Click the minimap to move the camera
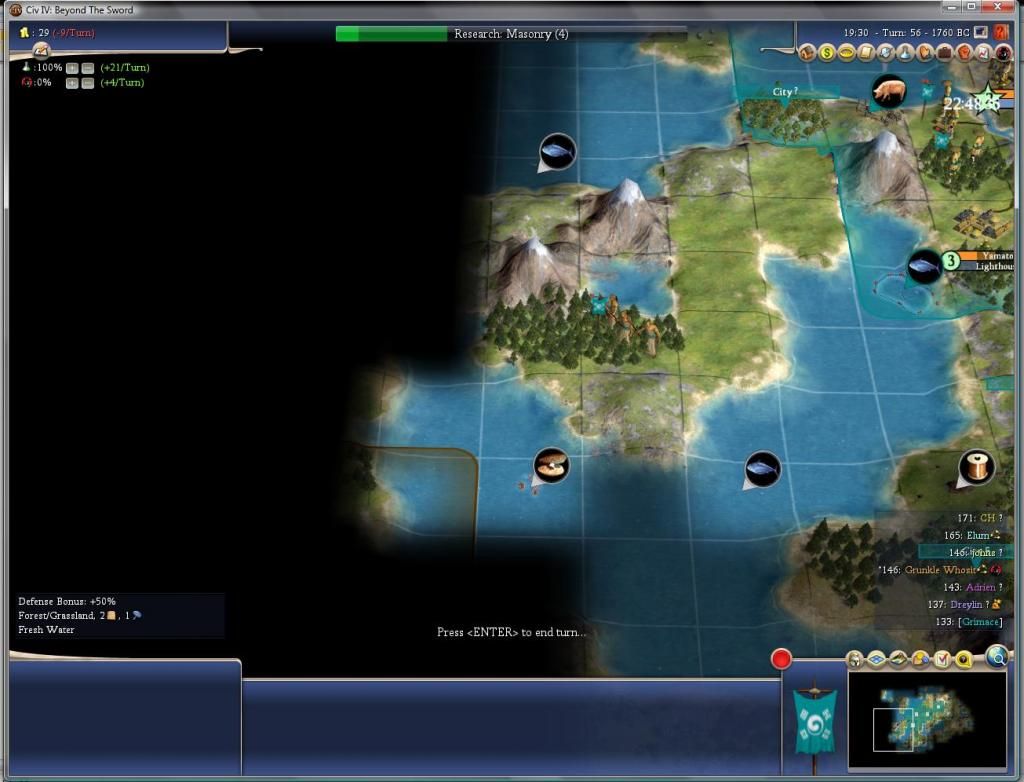 tap(926, 722)
